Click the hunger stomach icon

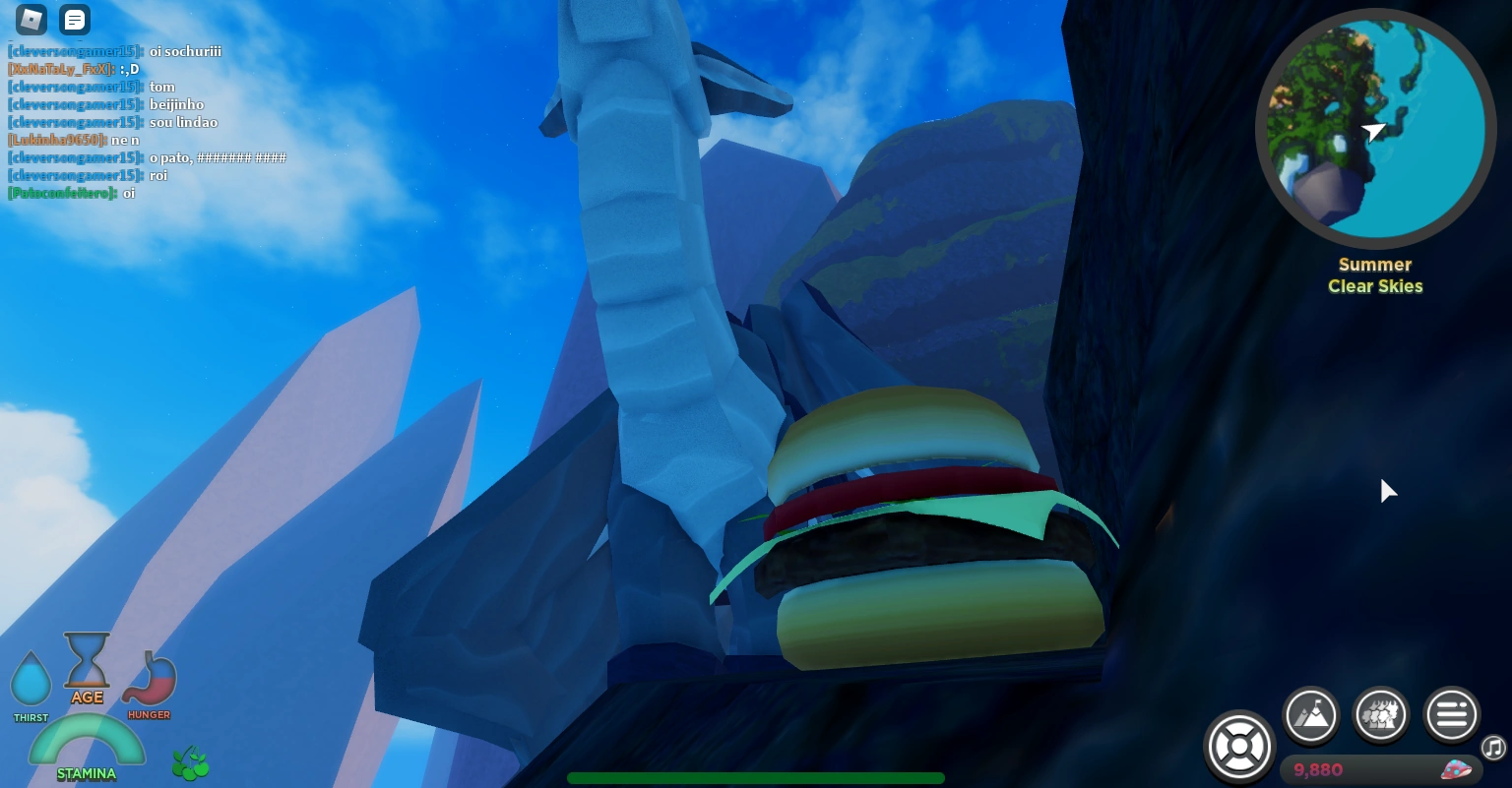[x=150, y=679]
